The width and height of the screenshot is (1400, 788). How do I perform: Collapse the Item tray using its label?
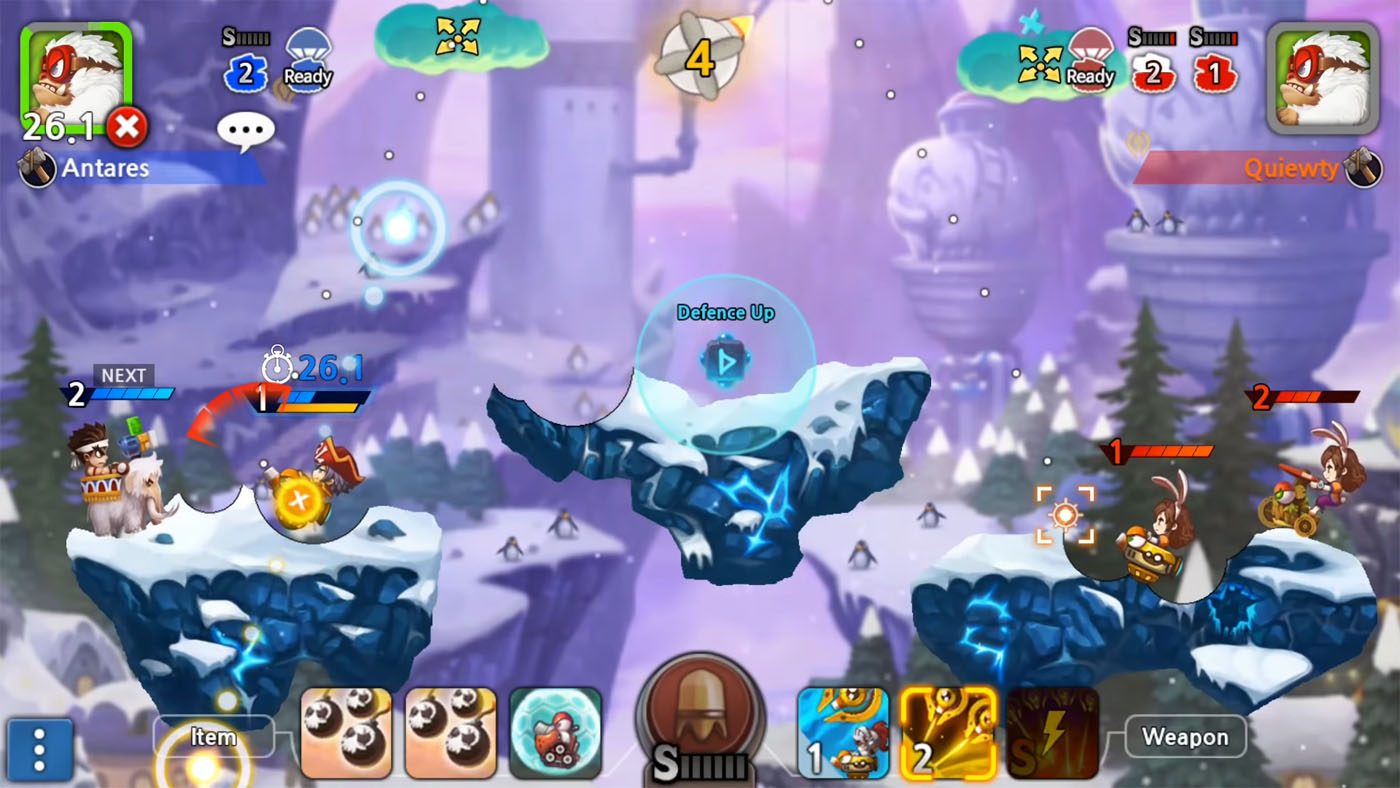[x=211, y=738]
